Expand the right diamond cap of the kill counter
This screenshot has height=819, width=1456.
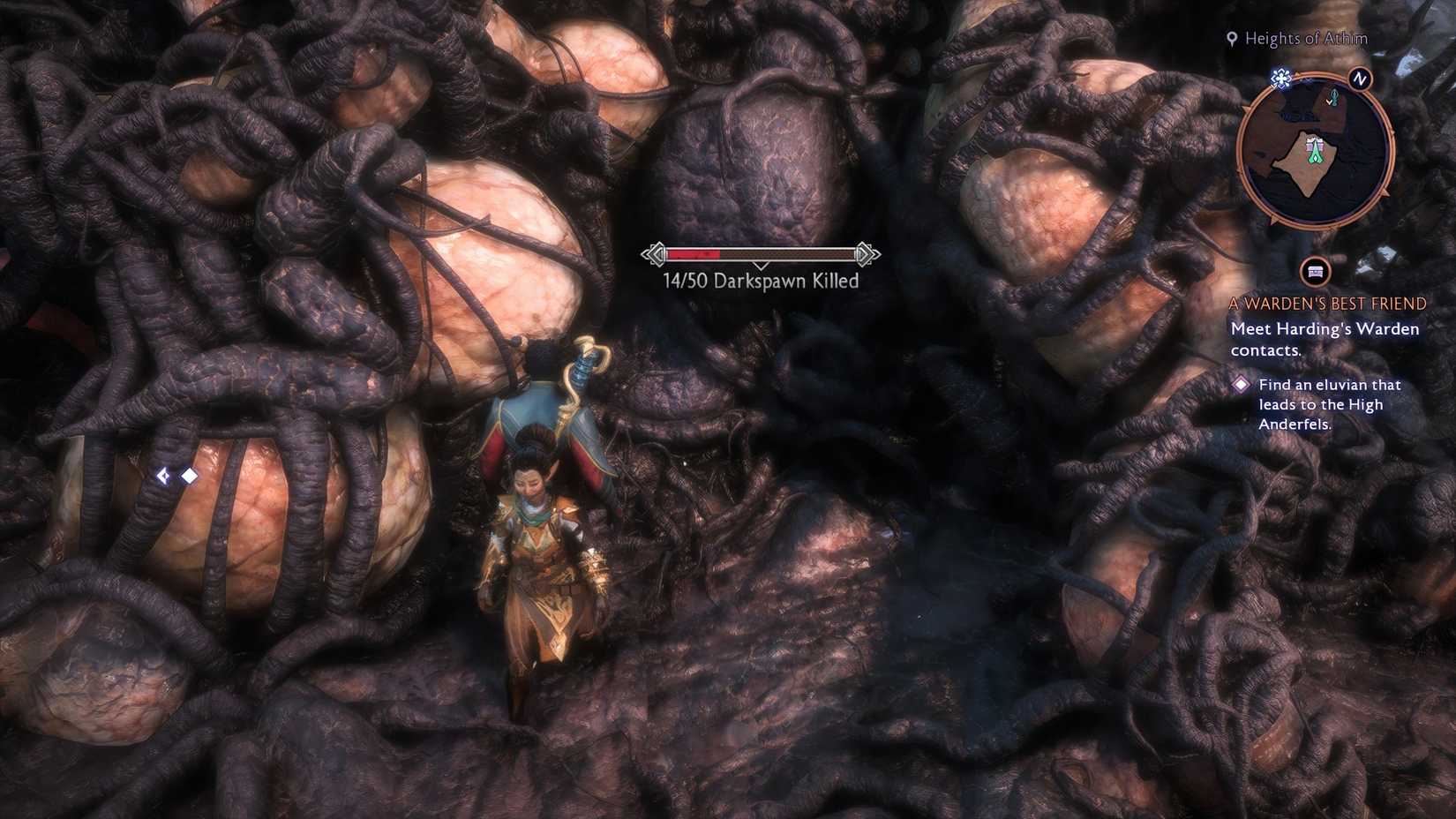862,253
